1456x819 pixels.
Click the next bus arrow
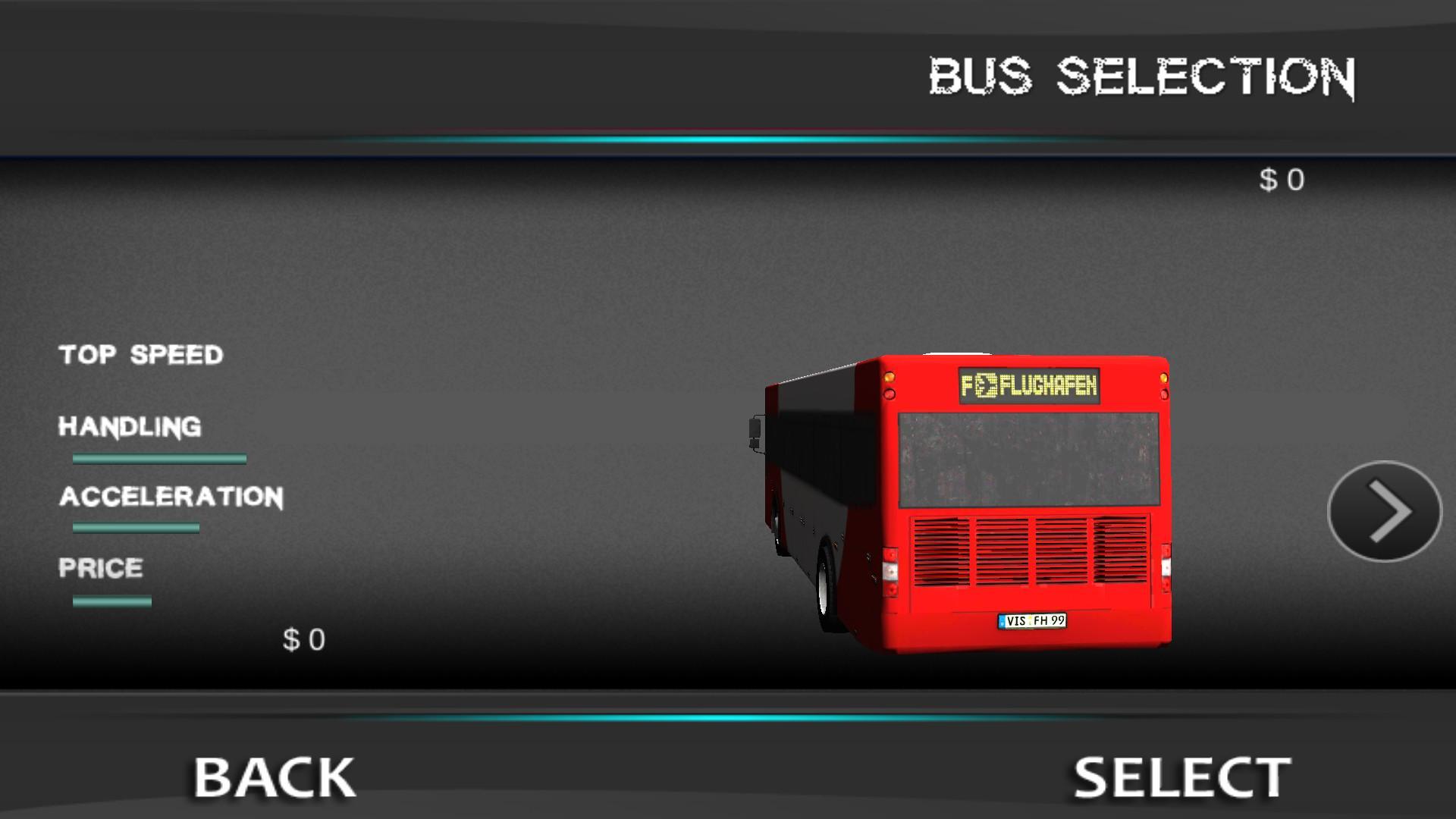[1385, 512]
